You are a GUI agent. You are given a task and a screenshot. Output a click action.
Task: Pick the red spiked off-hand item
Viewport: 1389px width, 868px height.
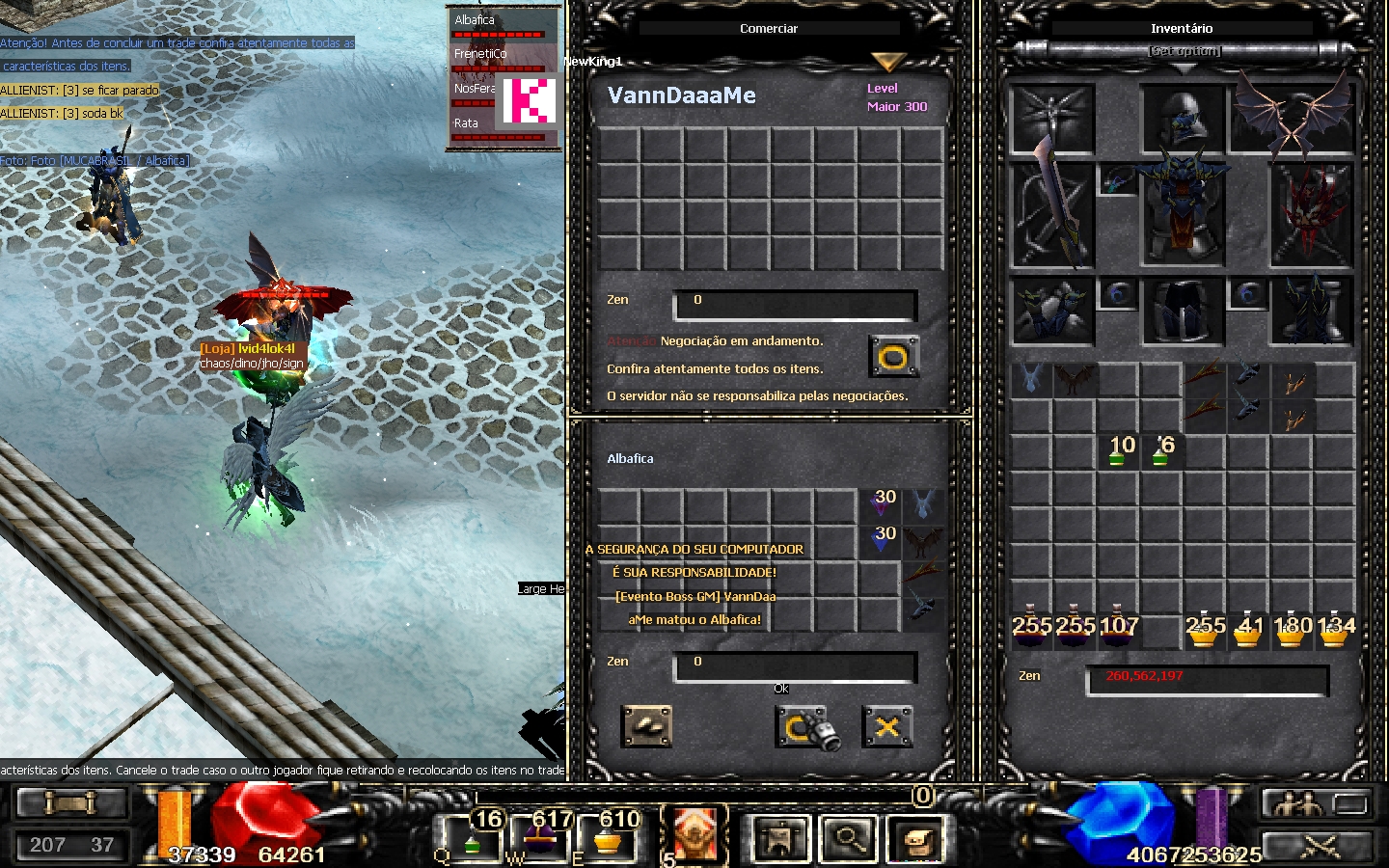(1312, 214)
